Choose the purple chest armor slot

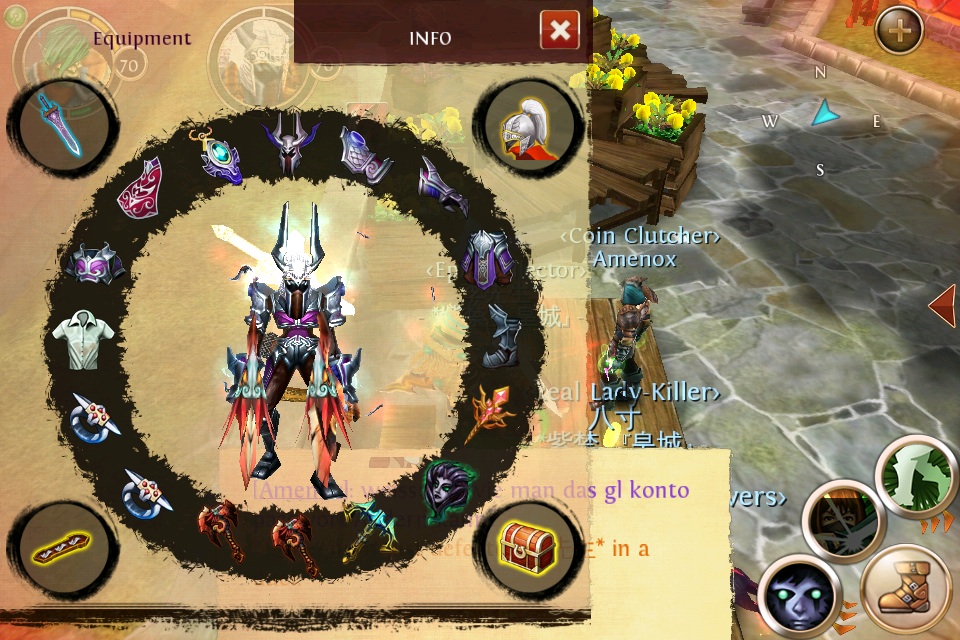489,258
